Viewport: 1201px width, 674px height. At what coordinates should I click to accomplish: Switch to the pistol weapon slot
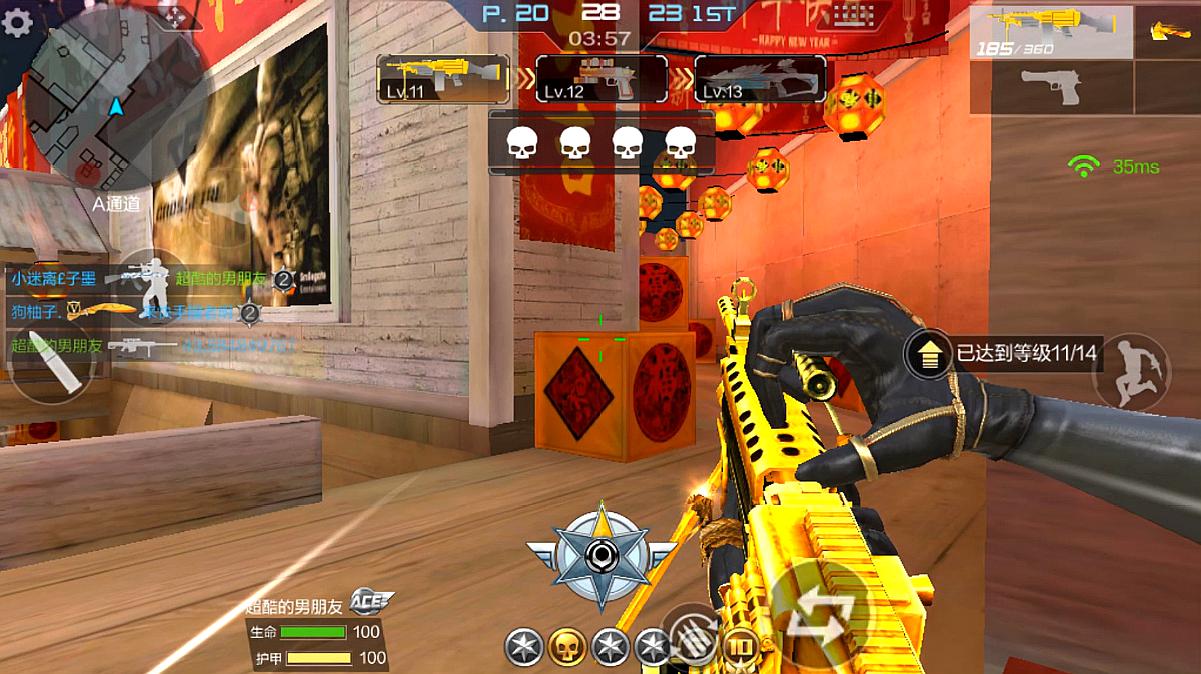point(1050,87)
